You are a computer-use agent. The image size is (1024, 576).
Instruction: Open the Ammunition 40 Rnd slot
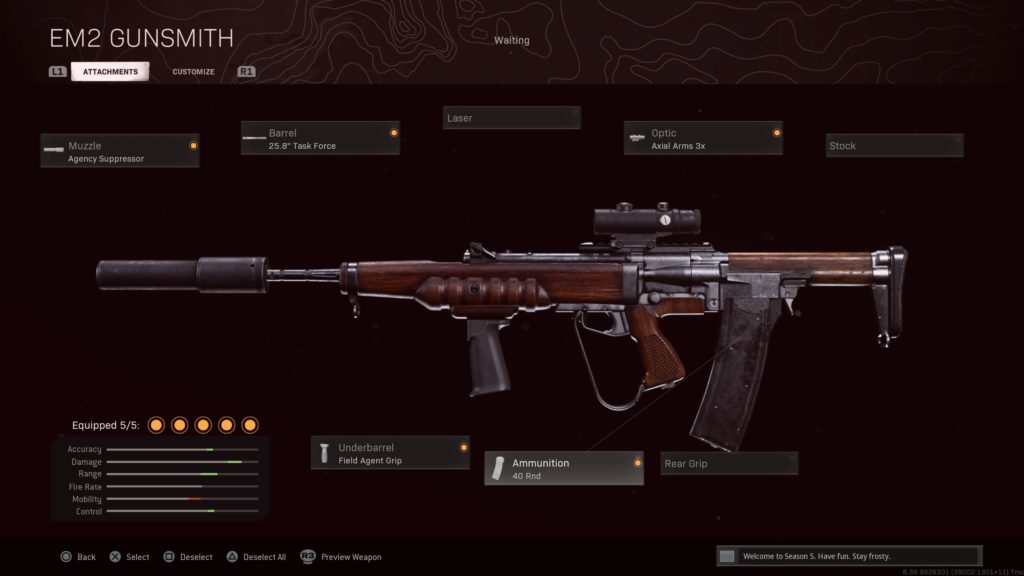click(x=564, y=468)
